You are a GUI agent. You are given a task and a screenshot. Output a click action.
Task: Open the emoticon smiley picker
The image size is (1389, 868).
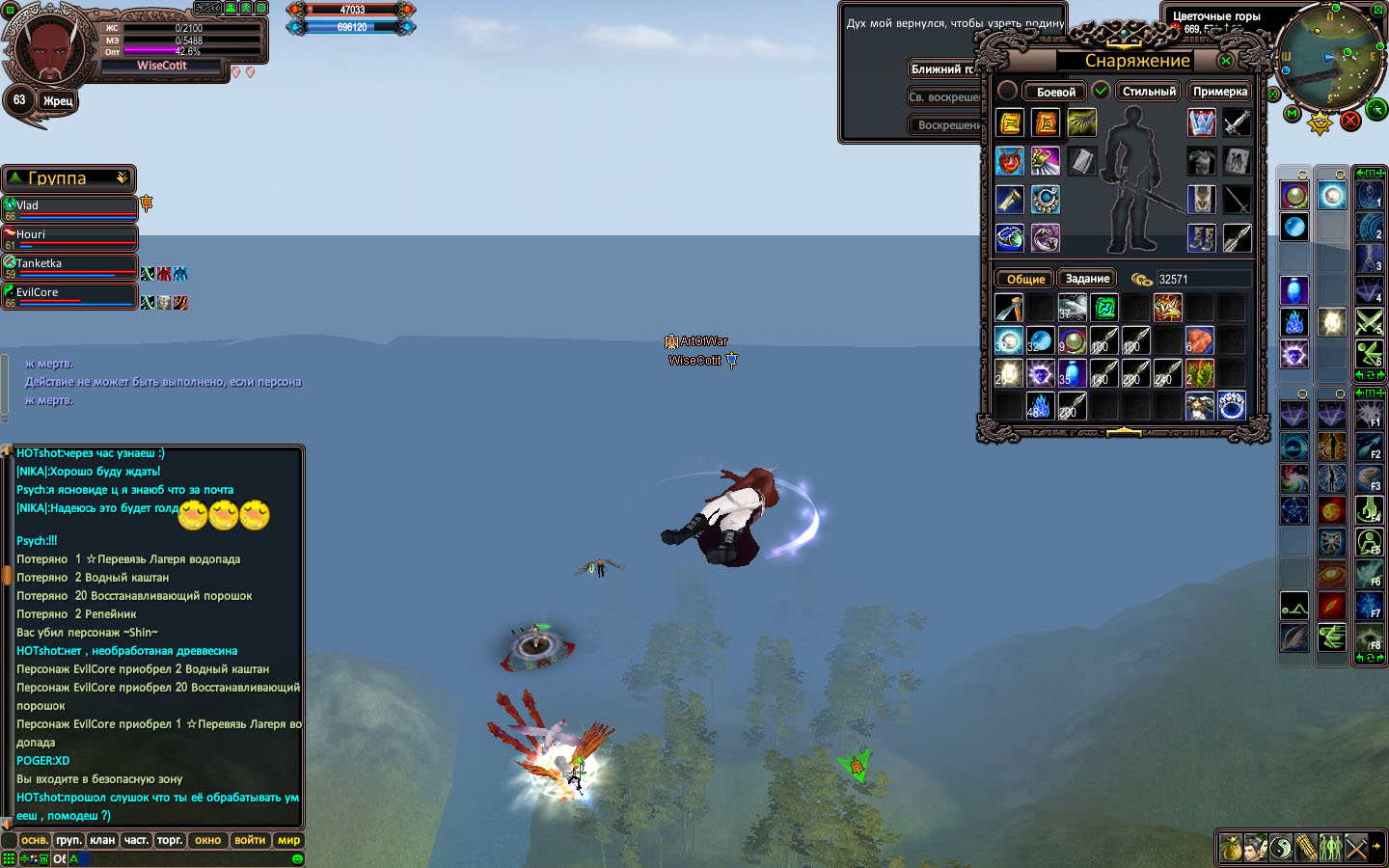pyautogui.click(x=297, y=858)
